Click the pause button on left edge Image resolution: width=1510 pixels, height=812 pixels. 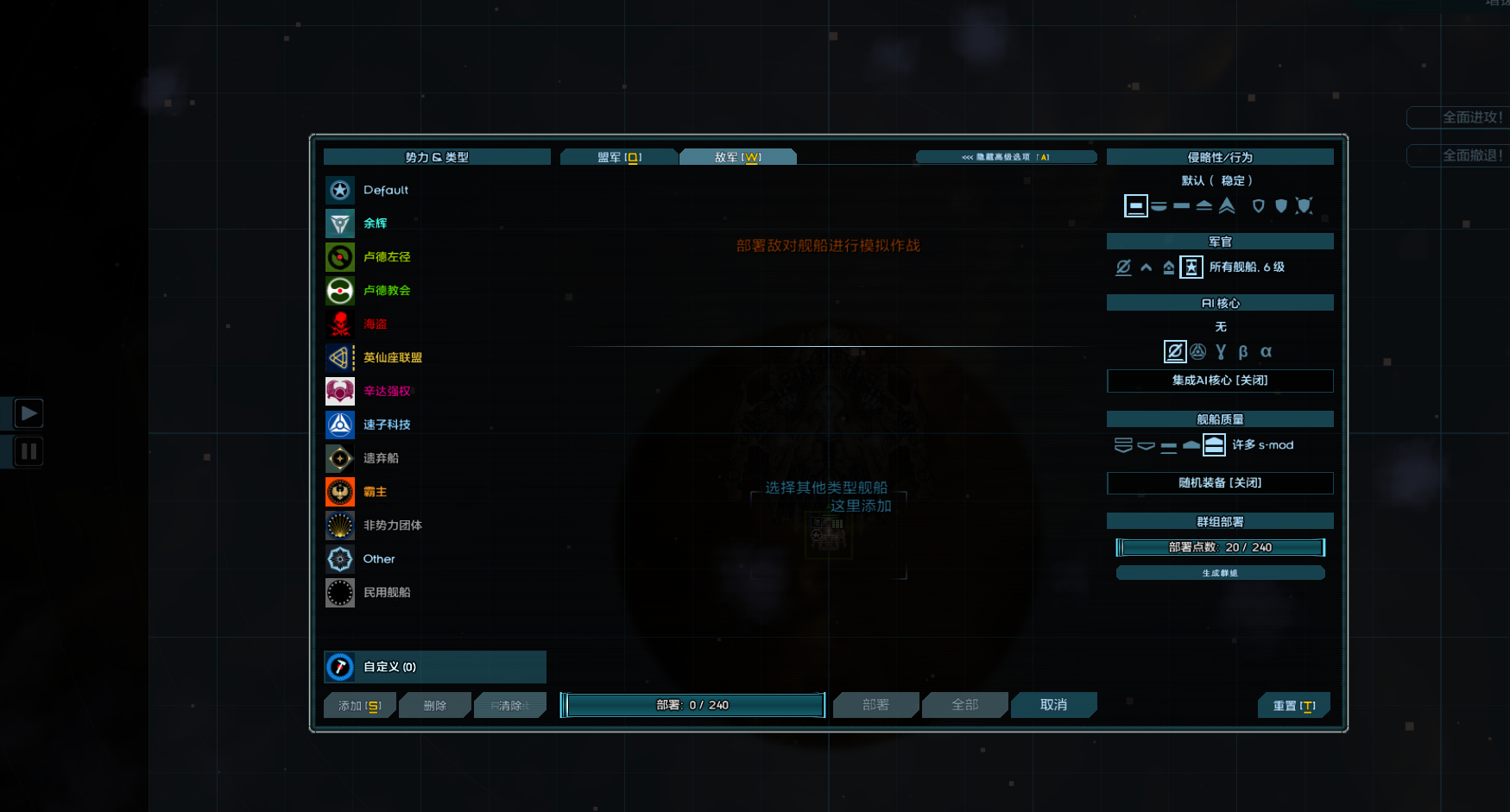pos(28,451)
